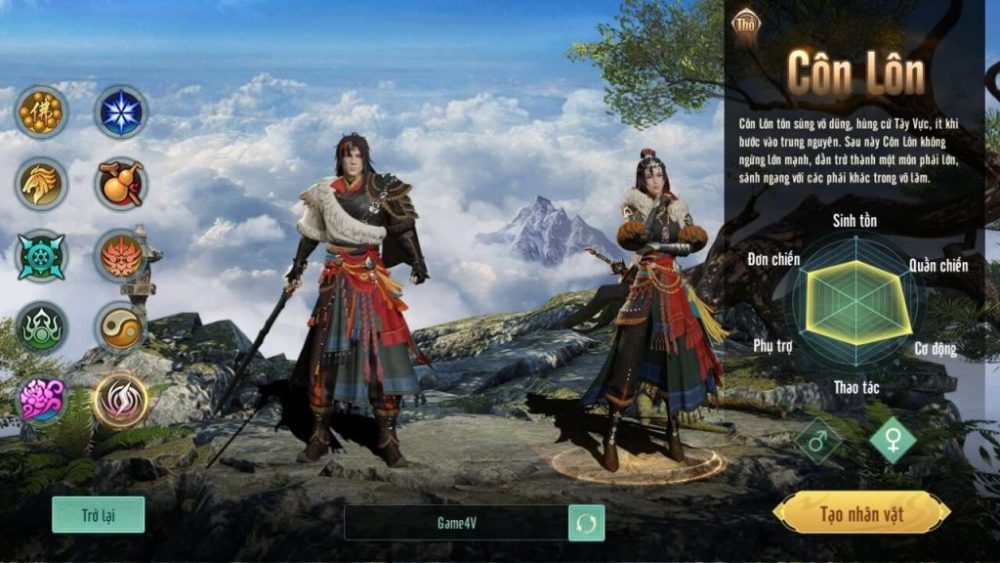
Task: Pick the pink flower sect icon
Action: click(x=41, y=400)
